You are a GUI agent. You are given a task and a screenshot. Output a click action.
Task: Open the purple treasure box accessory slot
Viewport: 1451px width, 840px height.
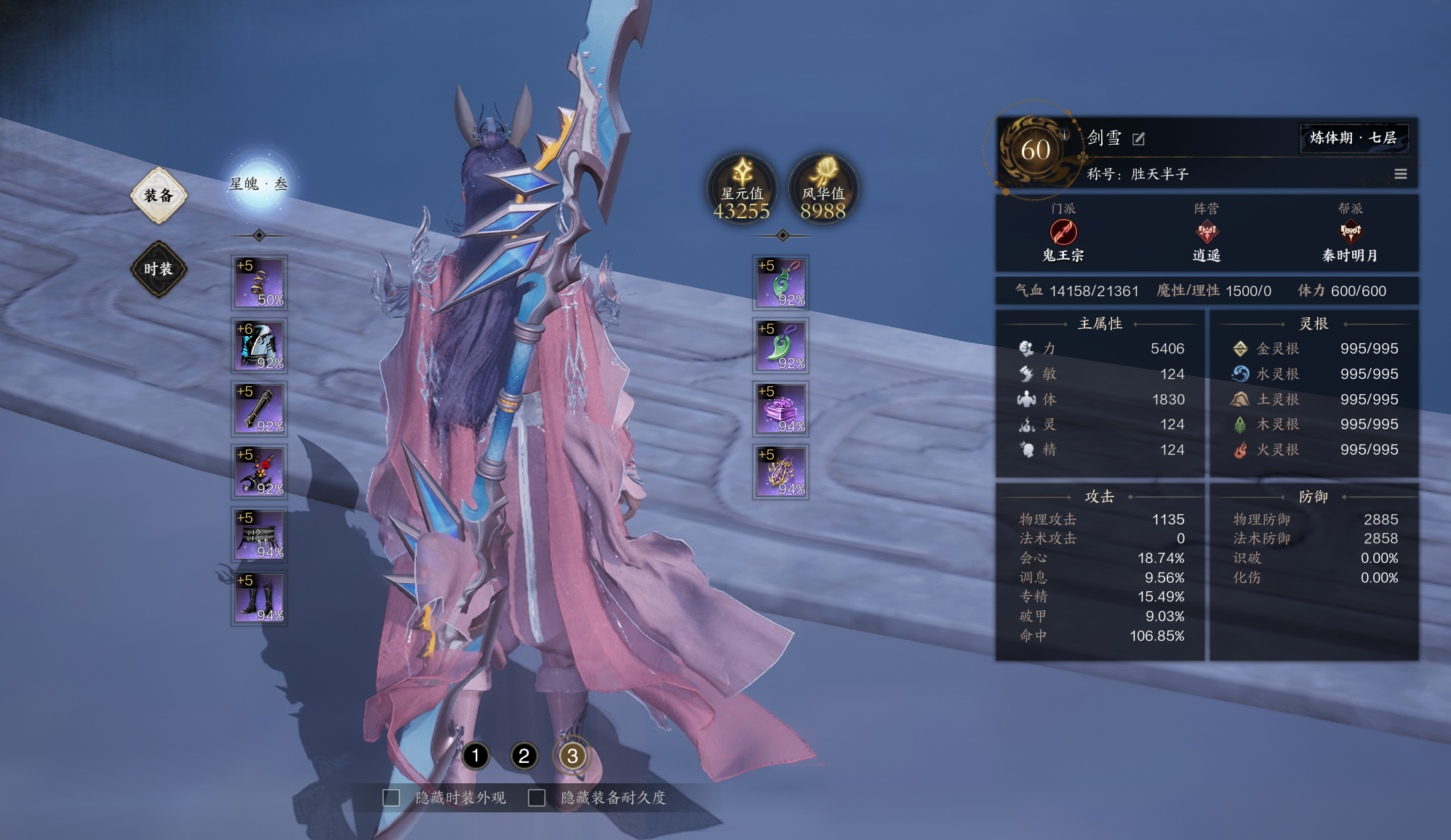click(x=780, y=409)
